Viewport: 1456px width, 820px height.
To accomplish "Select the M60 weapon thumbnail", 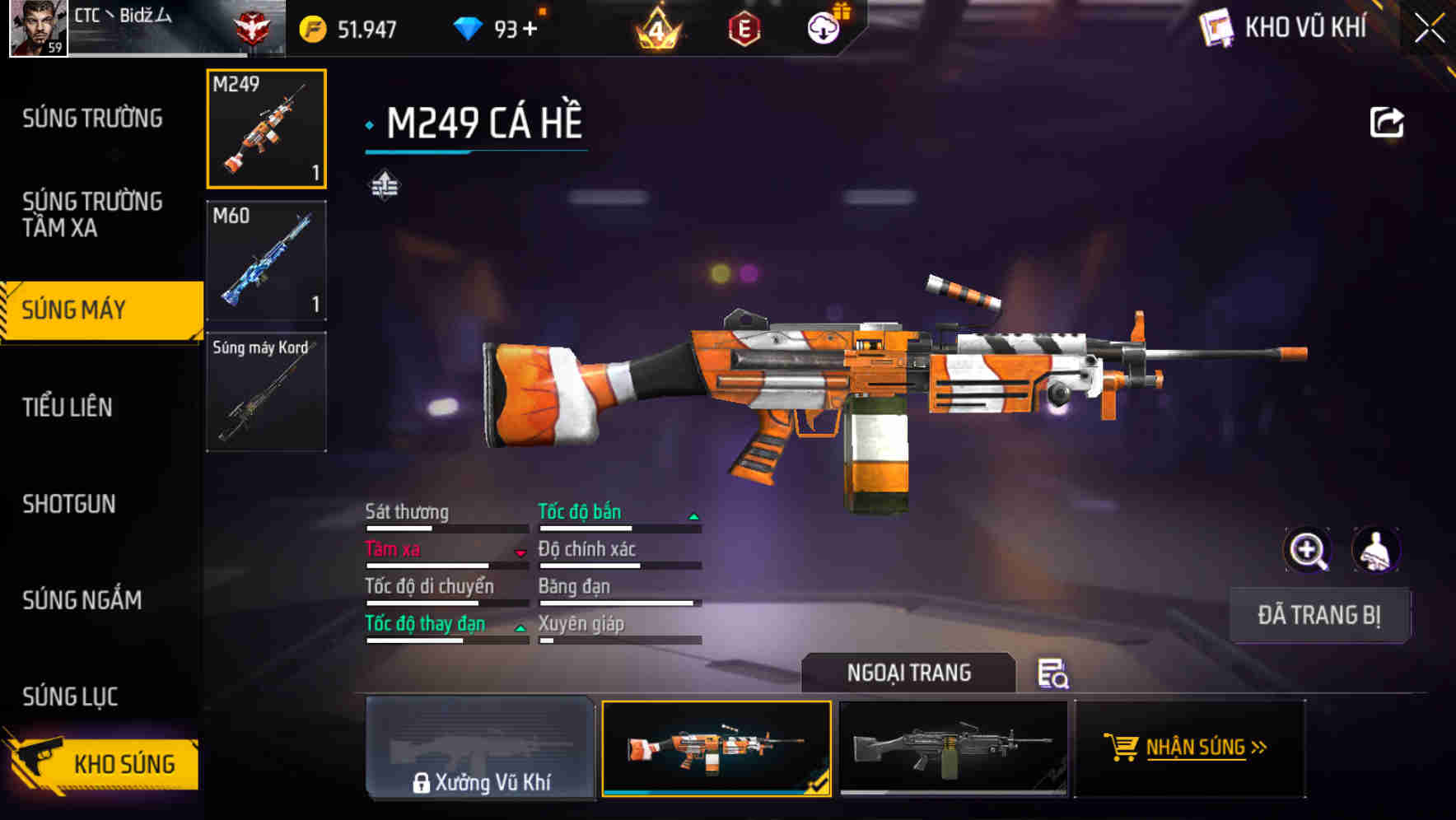I will 266,259.
